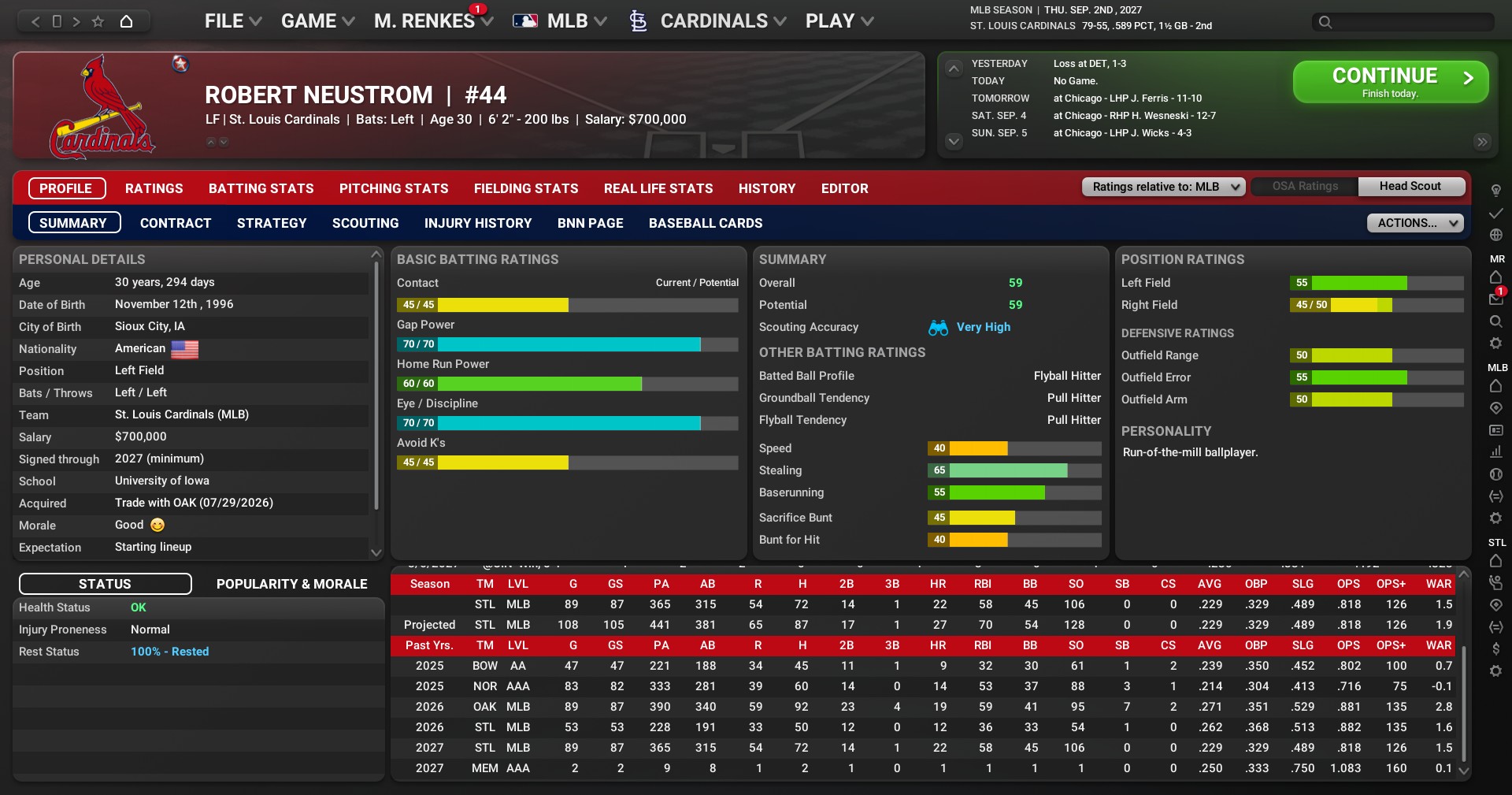
Task: Open the GAME dropdown menu
Action: coord(317,21)
